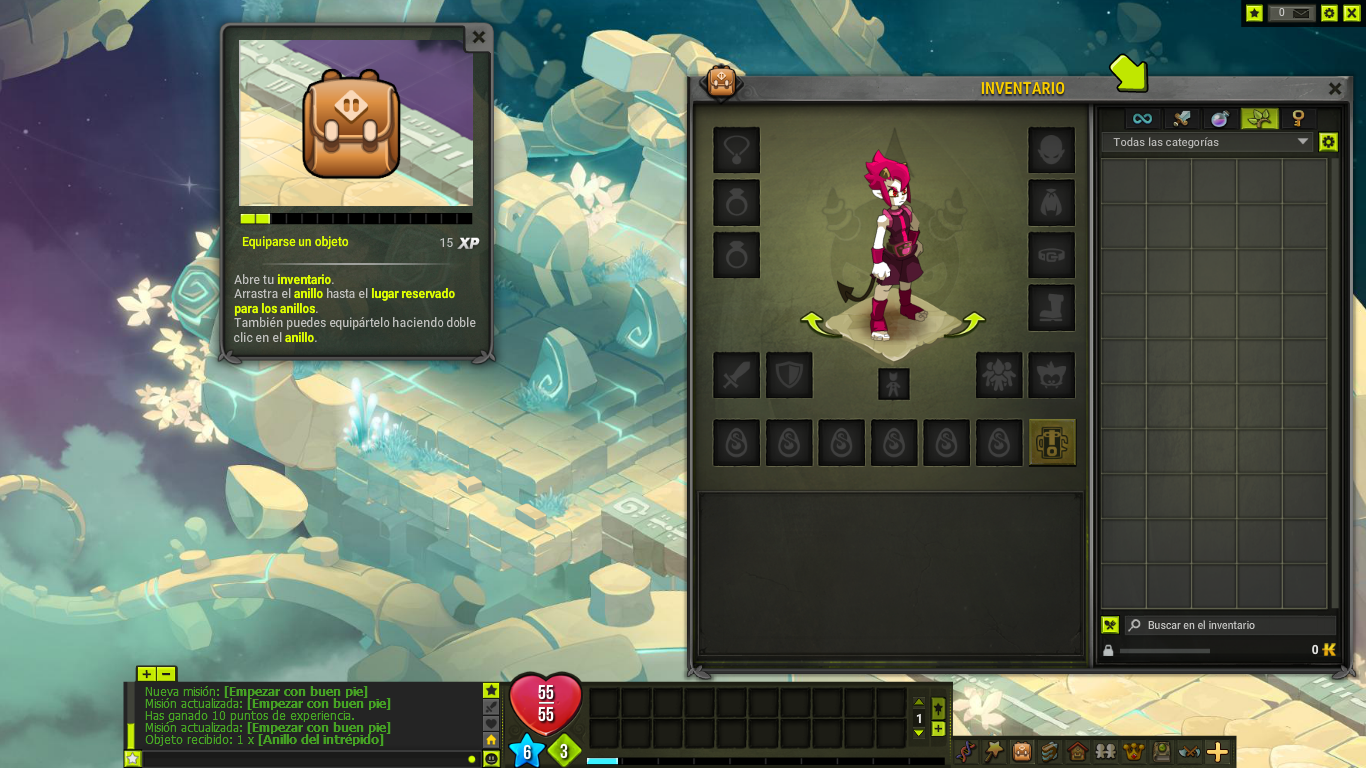Rotate character using the left arrow

tap(812, 322)
